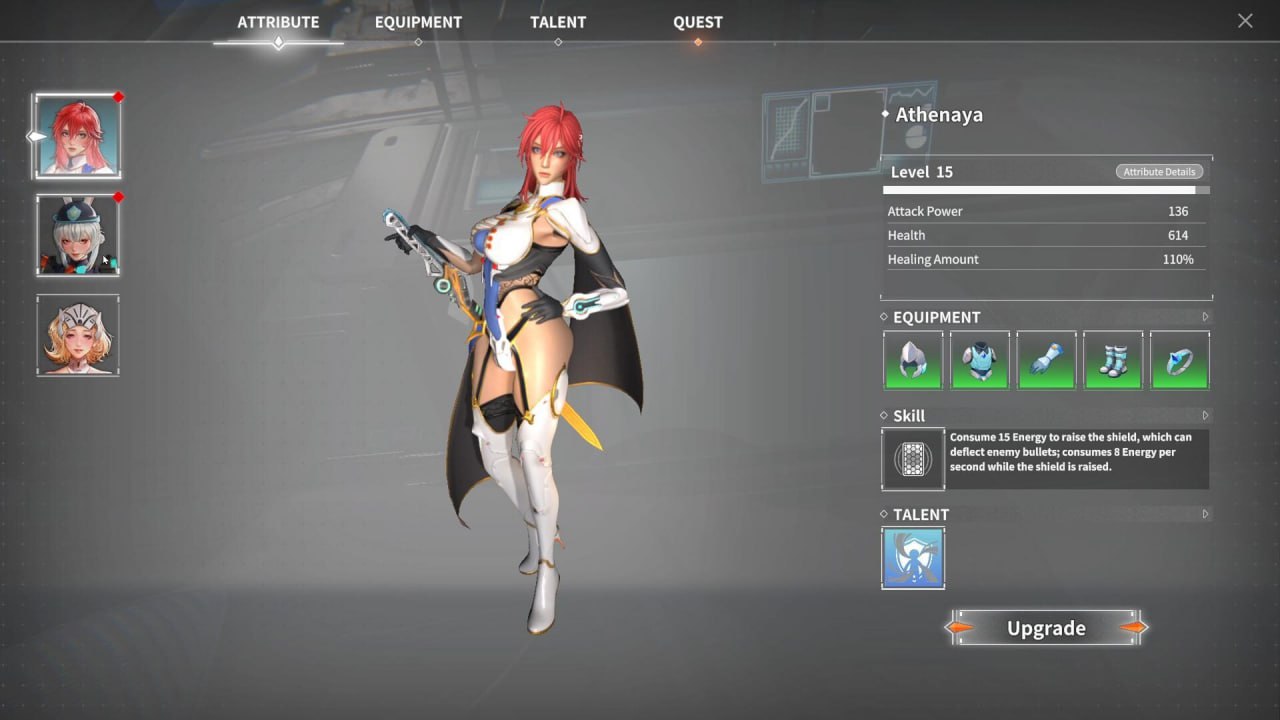1280x720 pixels.
Task: Select the shield skill icon
Action: pos(912,459)
